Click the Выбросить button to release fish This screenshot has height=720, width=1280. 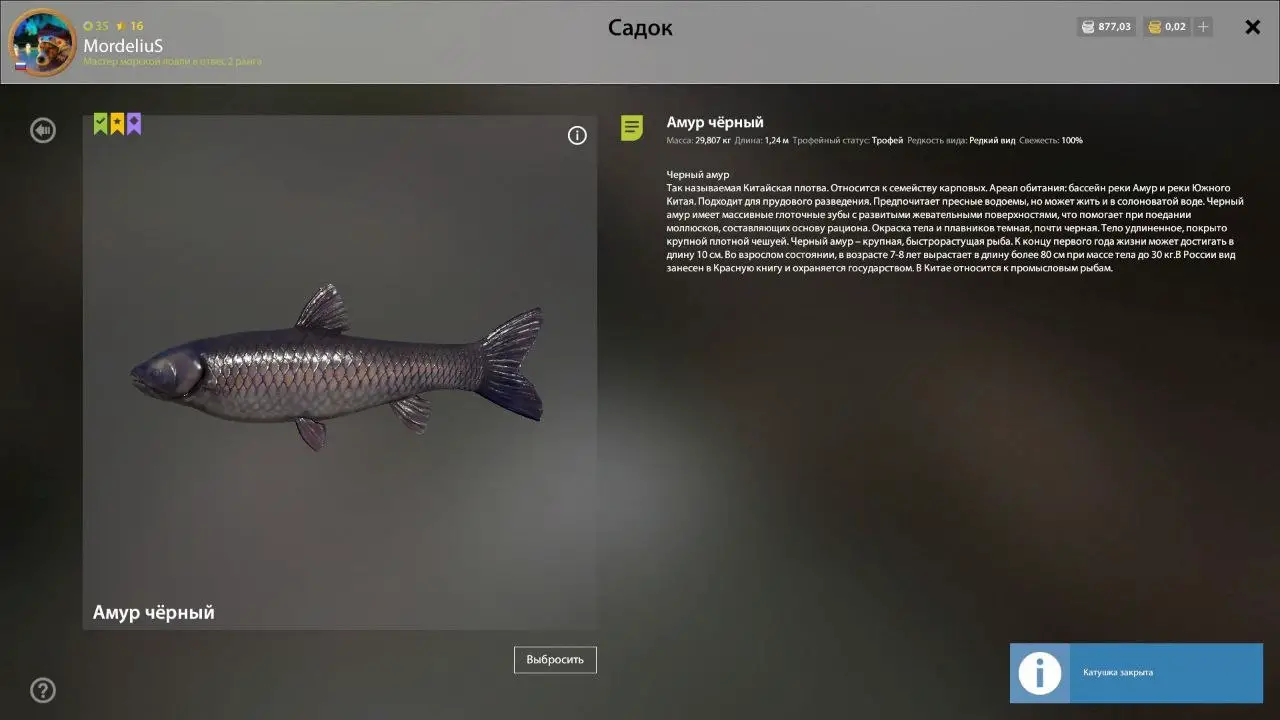[555, 660]
